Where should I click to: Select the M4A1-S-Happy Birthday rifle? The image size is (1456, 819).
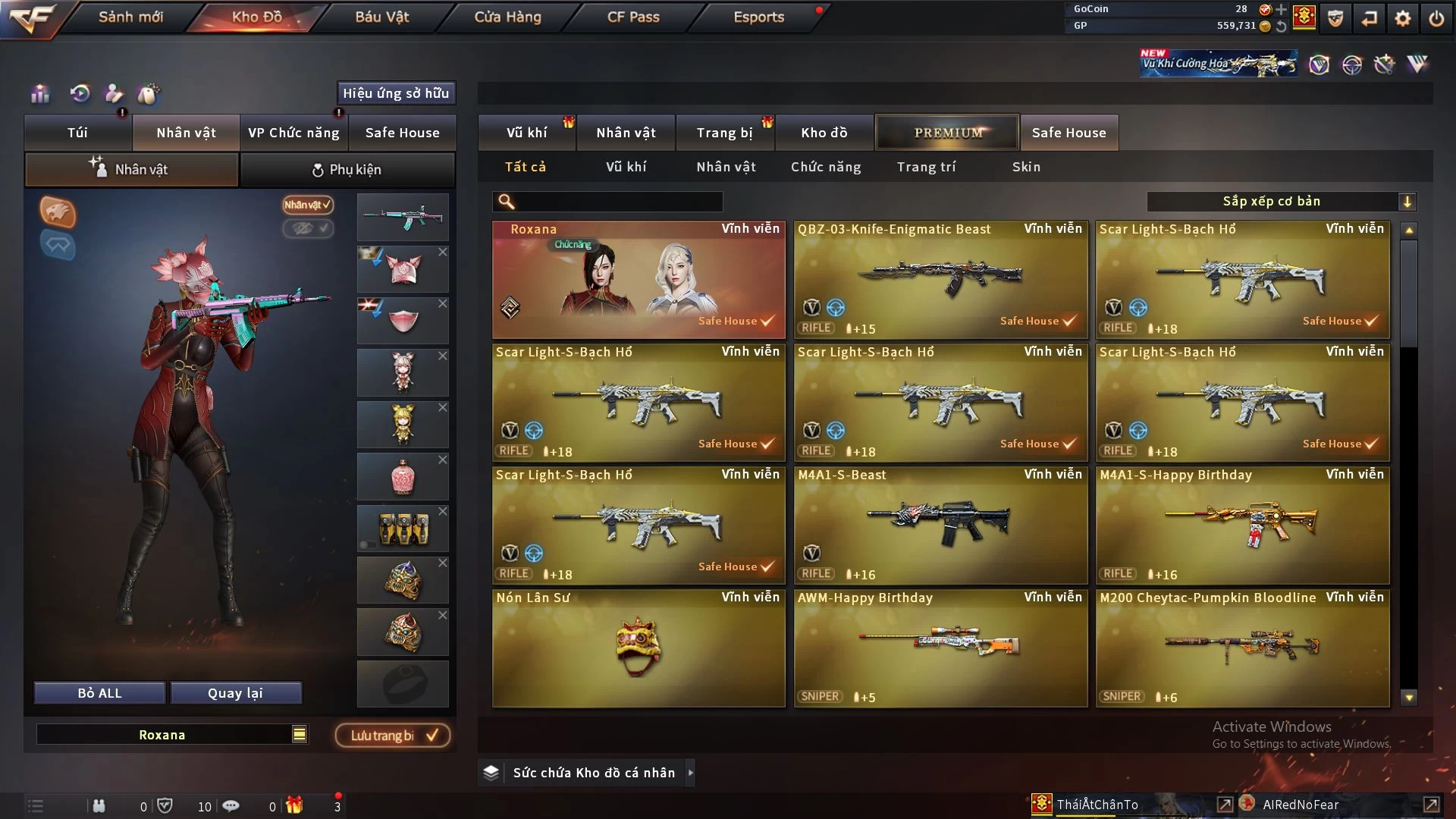tap(1242, 525)
